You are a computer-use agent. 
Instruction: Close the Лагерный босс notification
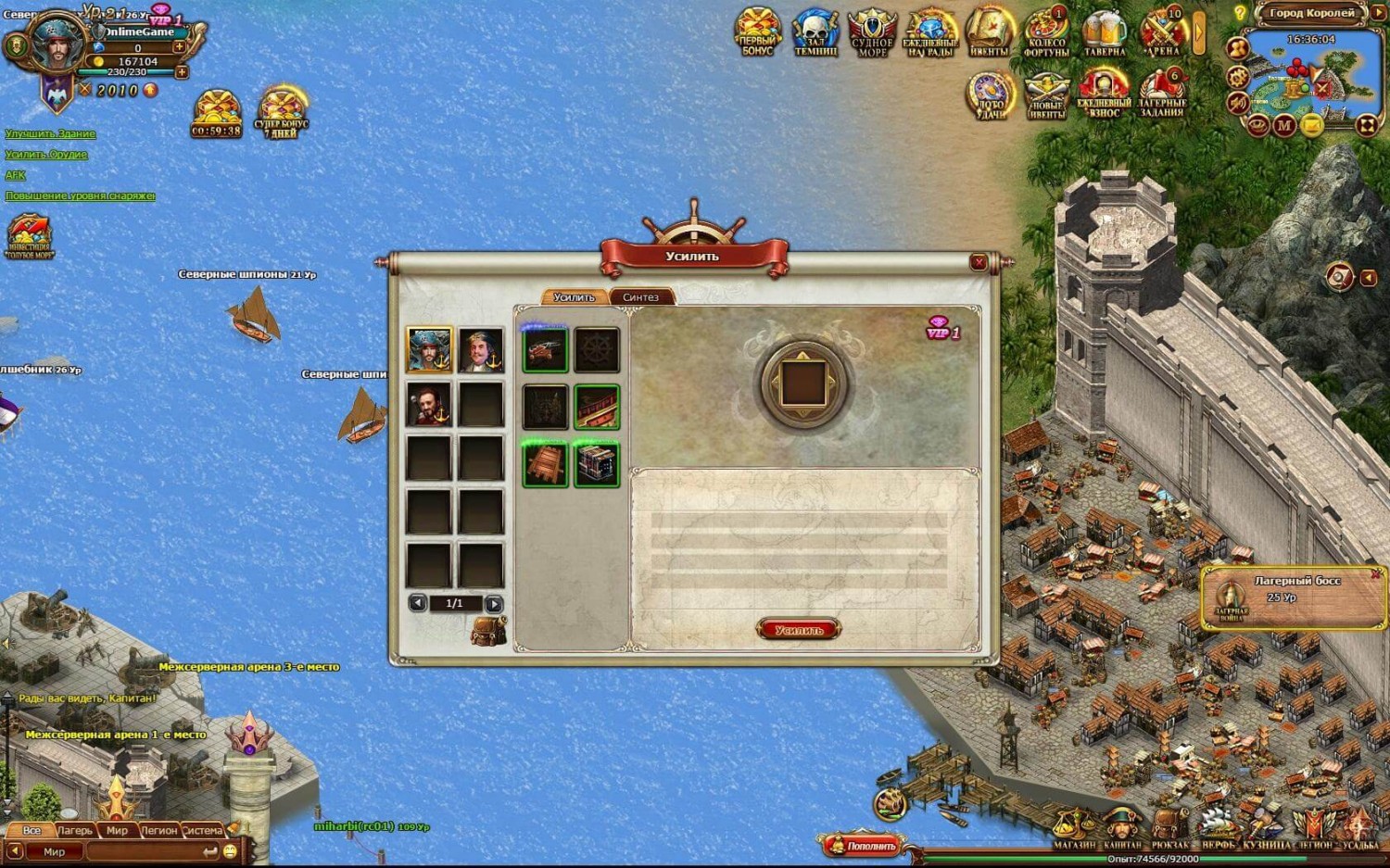[1376, 574]
